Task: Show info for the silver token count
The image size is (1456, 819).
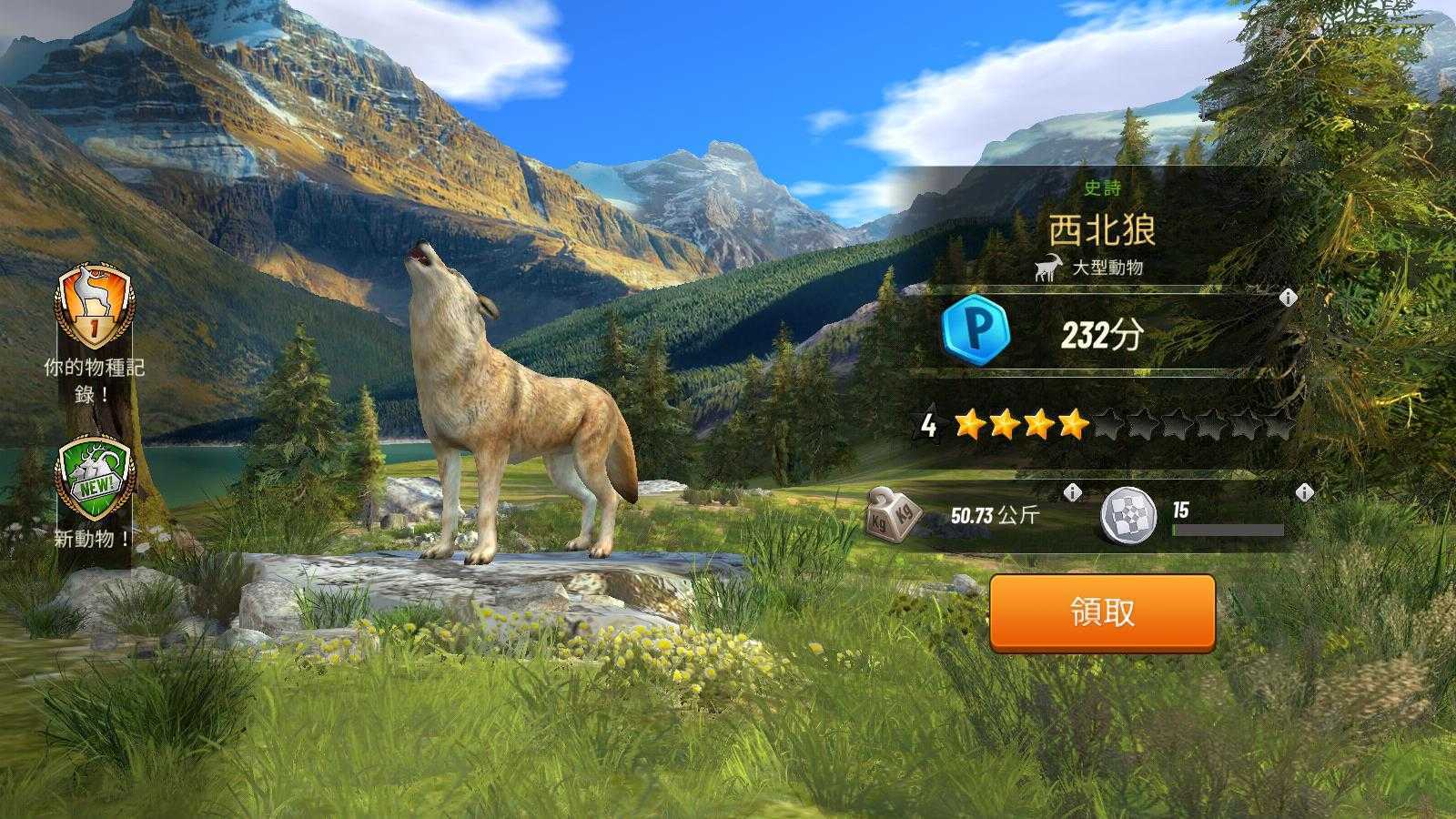Action: [x=1304, y=492]
